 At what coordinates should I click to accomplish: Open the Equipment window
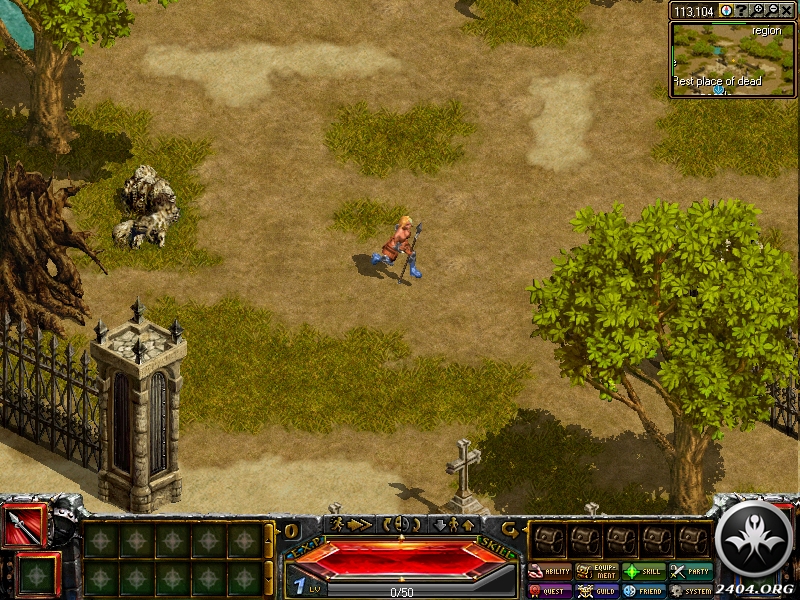[597, 572]
